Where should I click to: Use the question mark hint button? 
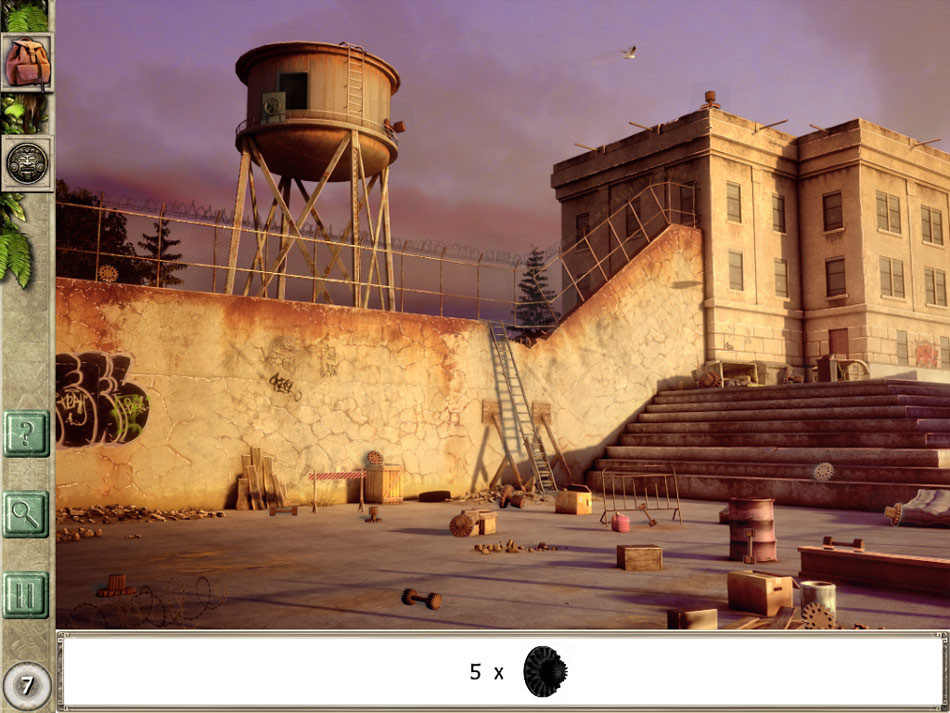click(x=26, y=434)
